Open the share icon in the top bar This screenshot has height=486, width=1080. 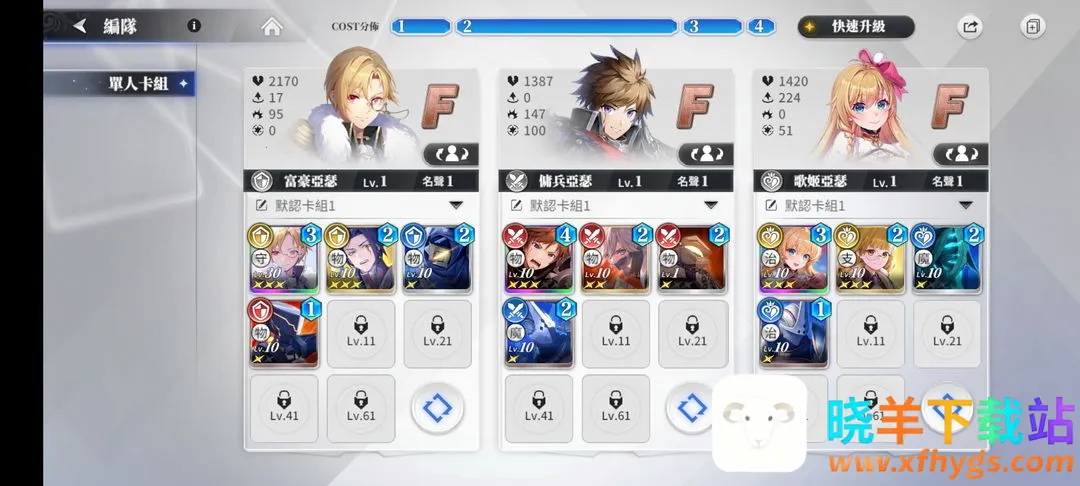tap(969, 27)
